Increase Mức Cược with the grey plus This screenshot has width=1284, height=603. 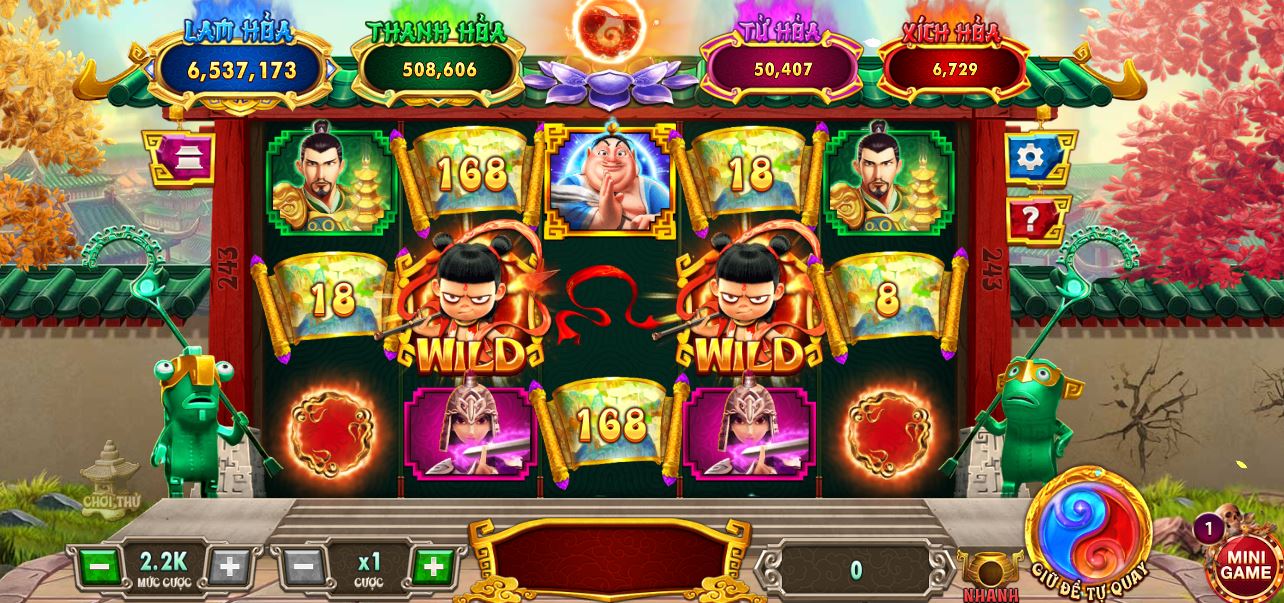(x=229, y=568)
